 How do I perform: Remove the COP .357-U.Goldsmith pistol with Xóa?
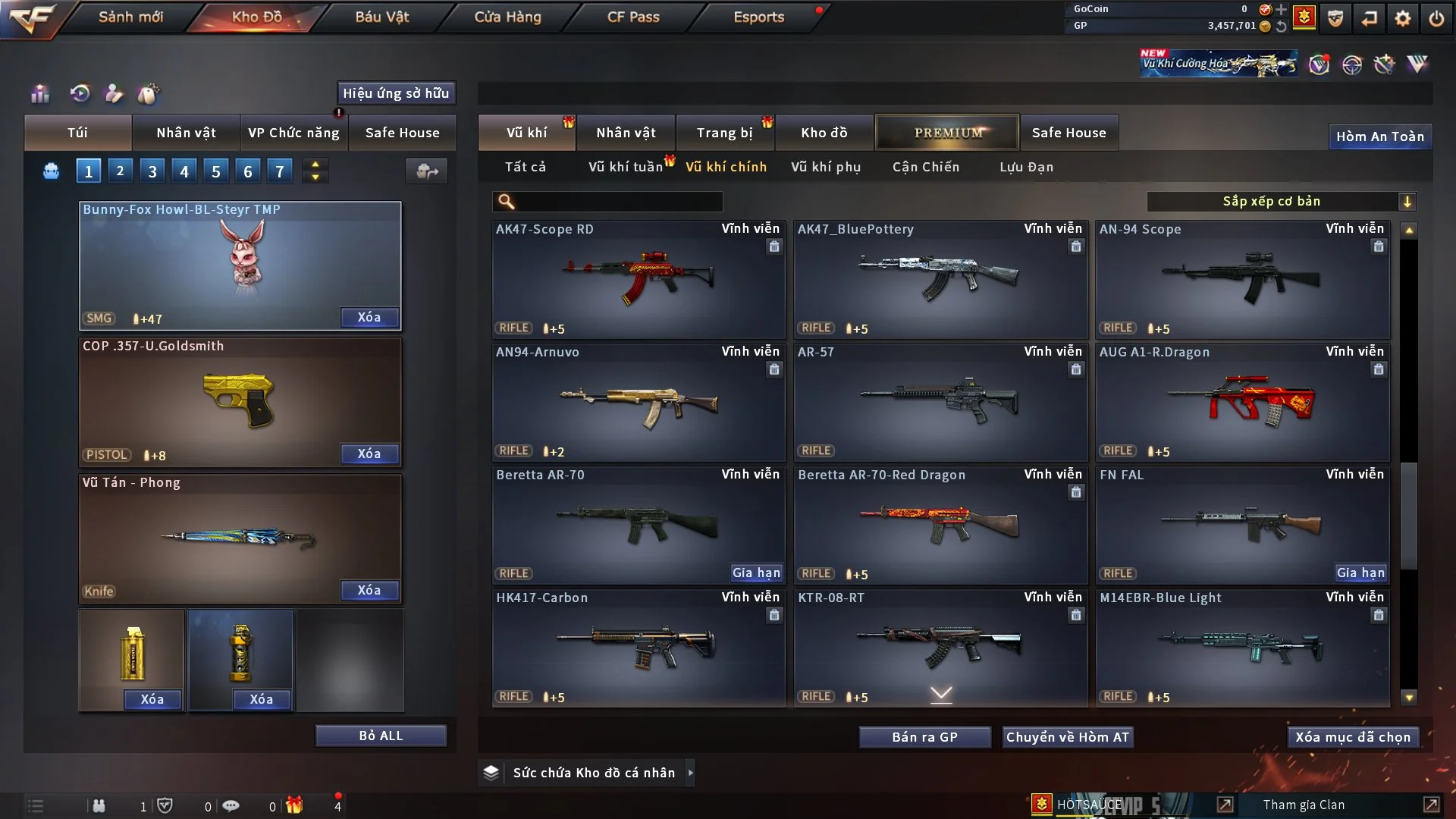(x=369, y=453)
